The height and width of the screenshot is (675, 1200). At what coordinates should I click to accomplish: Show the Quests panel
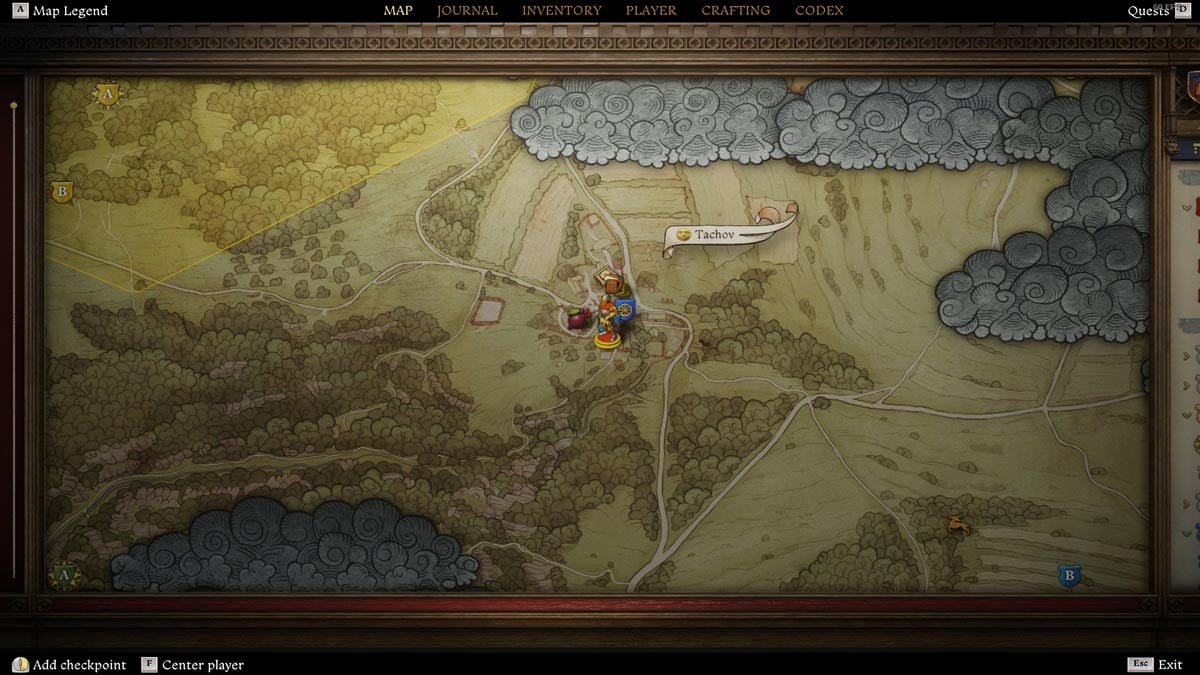pyautogui.click(x=1148, y=11)
